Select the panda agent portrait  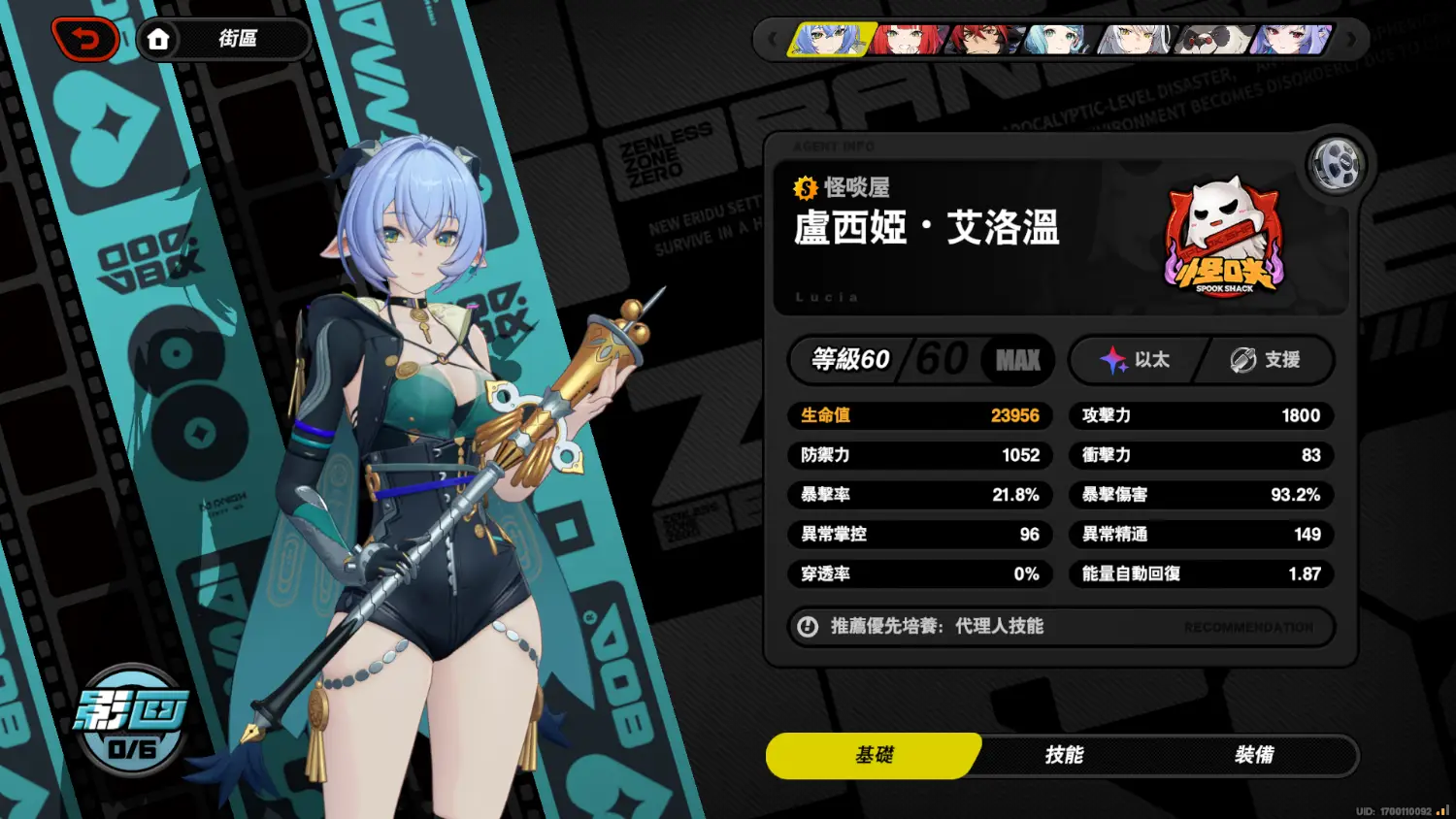[x=1213, y=40]
